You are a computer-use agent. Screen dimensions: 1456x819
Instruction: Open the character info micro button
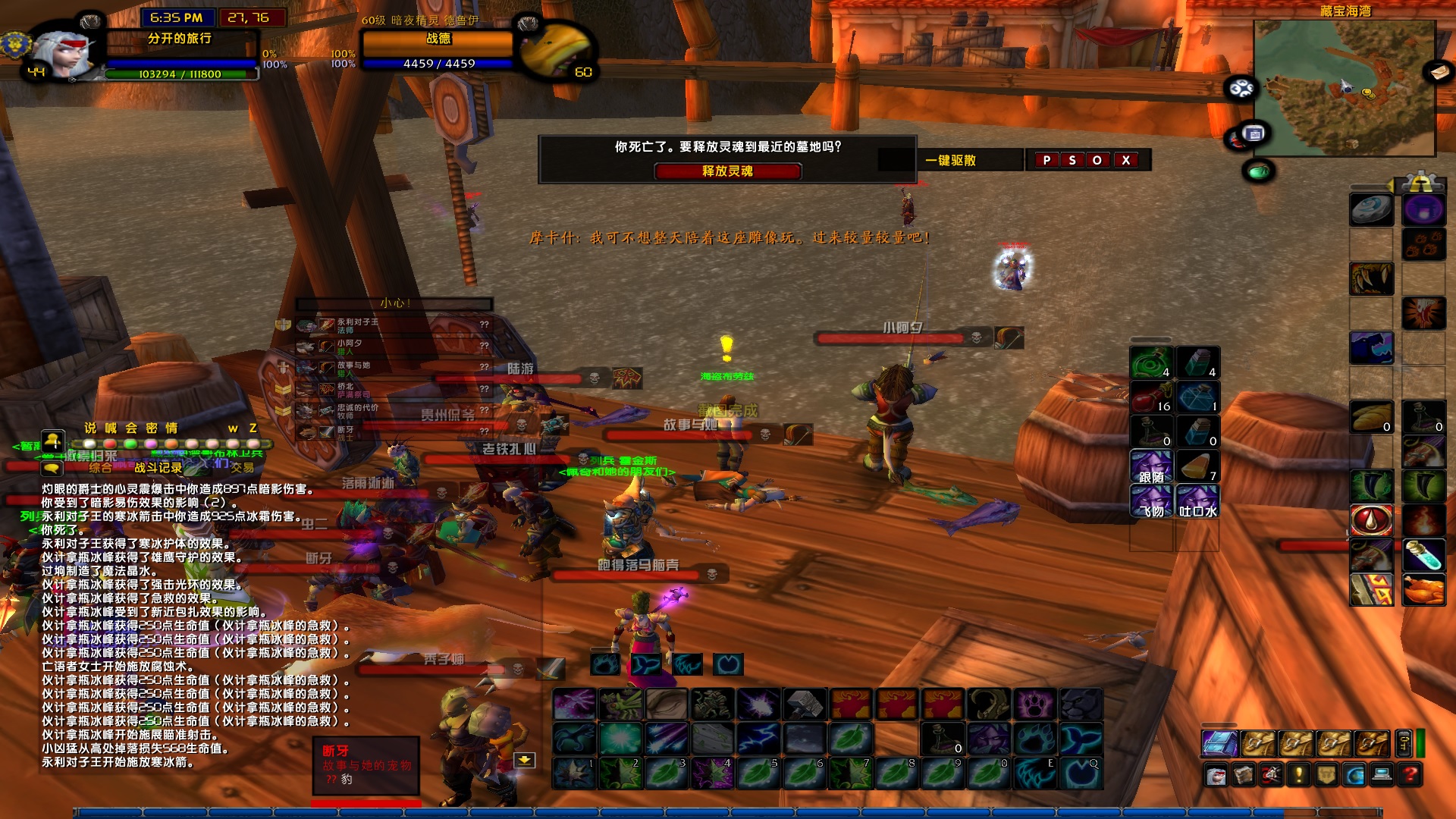point(1216,775)
